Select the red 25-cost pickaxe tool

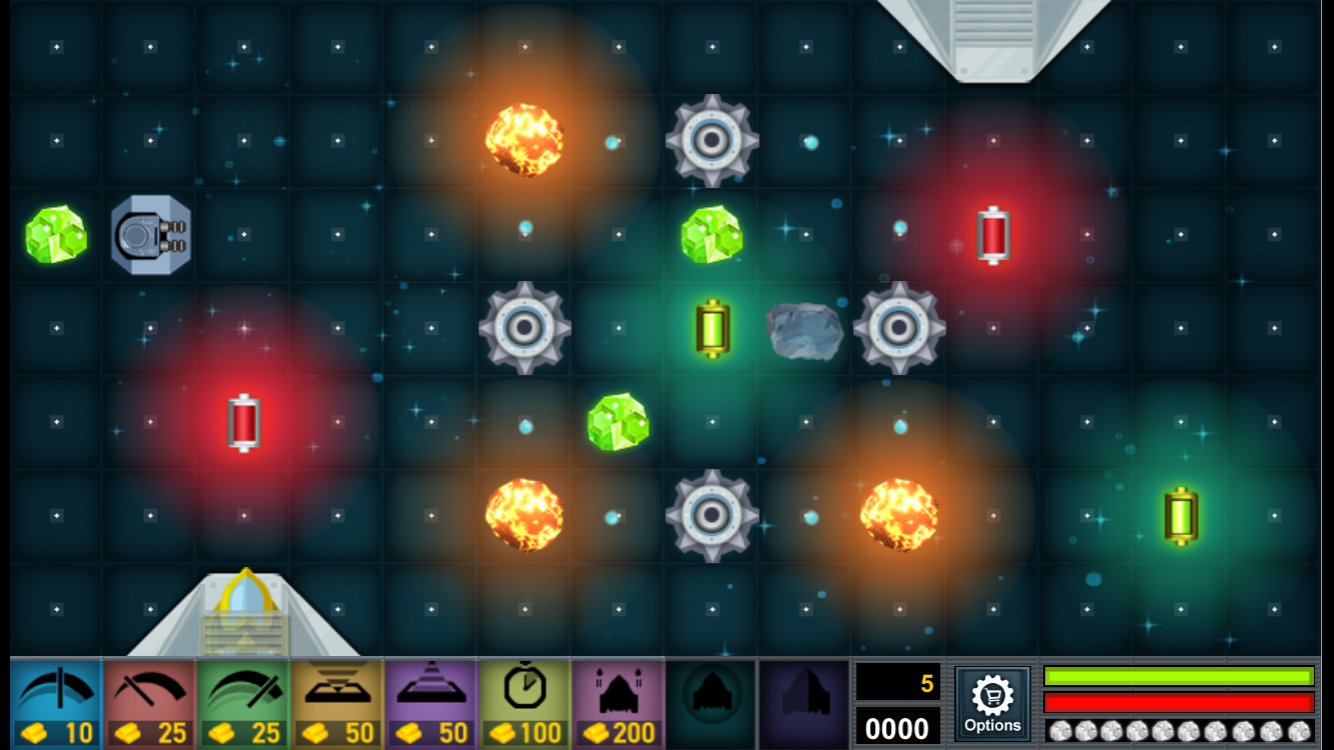148,705
